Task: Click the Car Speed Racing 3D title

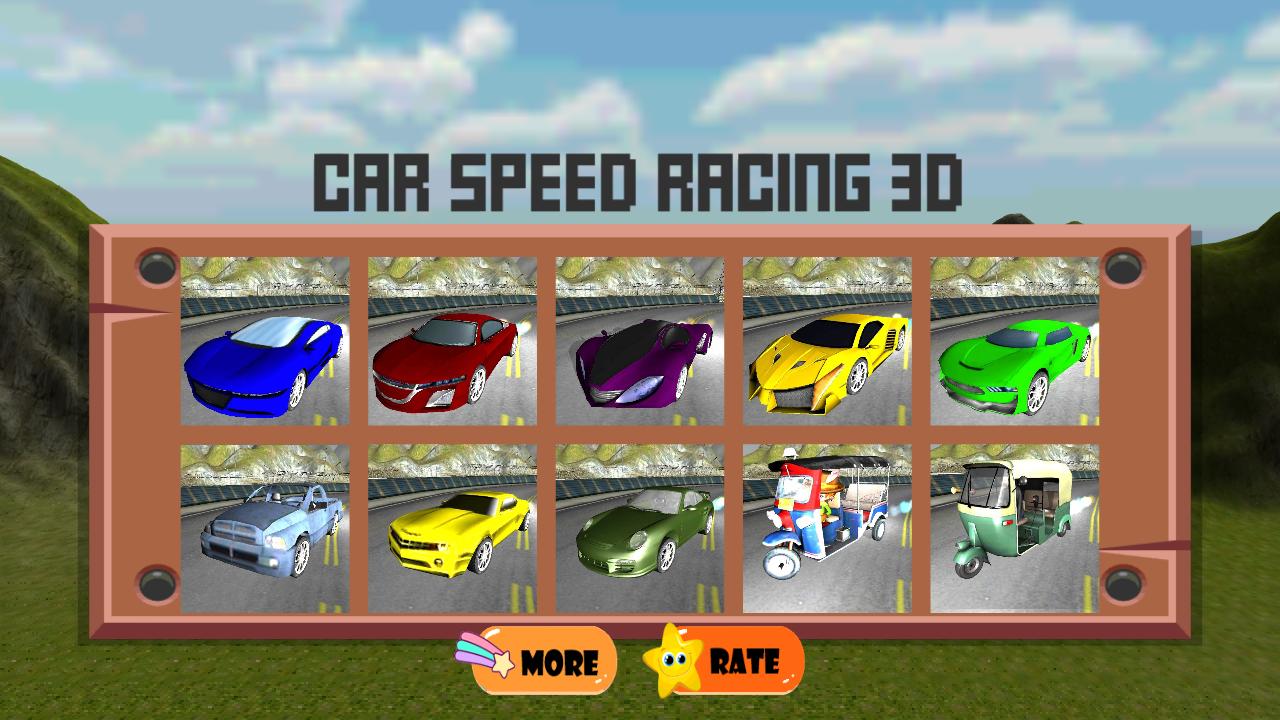Action: pyautogui.click(x=640, y=180)
